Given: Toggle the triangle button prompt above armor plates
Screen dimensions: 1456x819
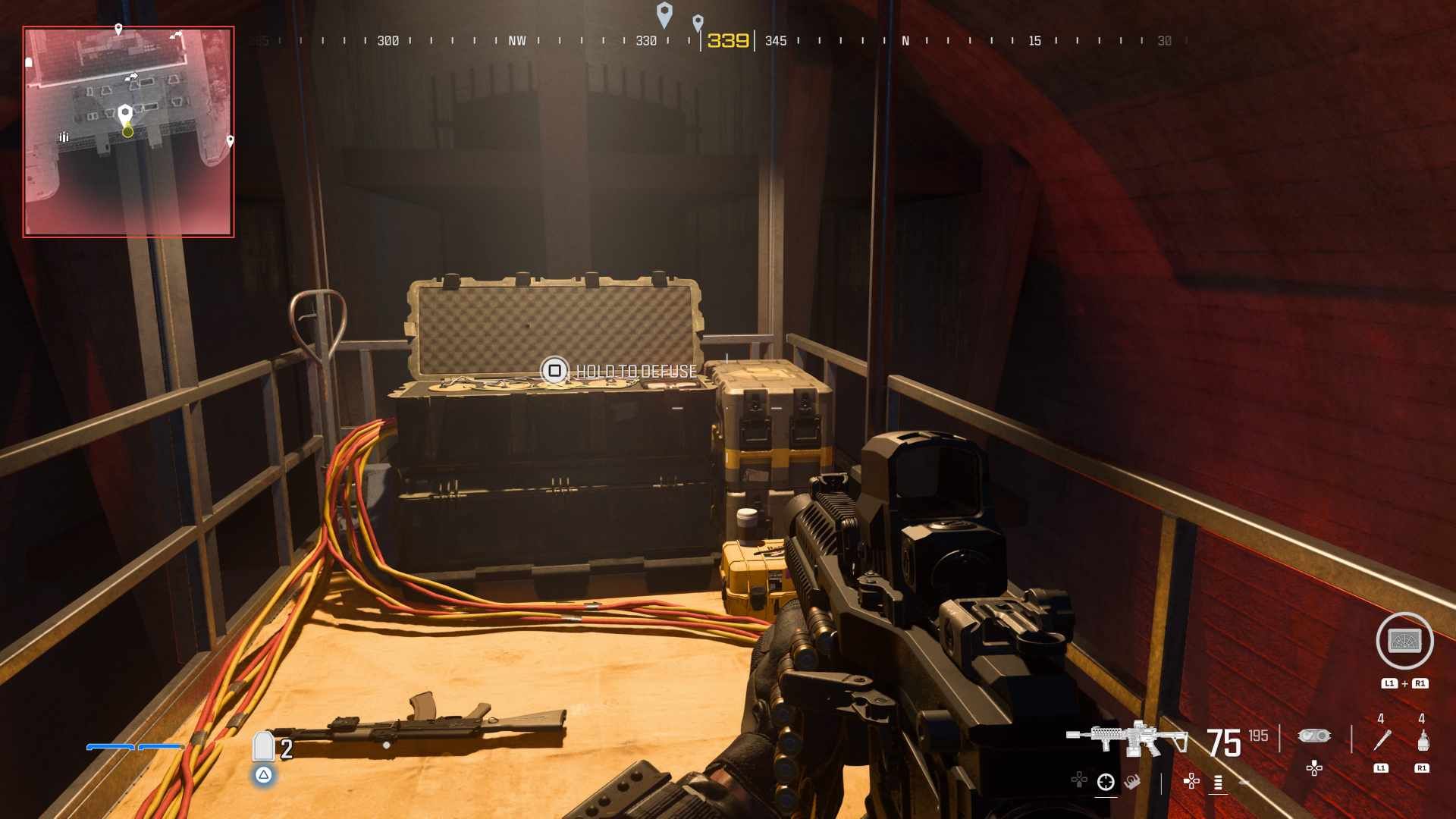Looking at the screenshot, I should 264,777.
